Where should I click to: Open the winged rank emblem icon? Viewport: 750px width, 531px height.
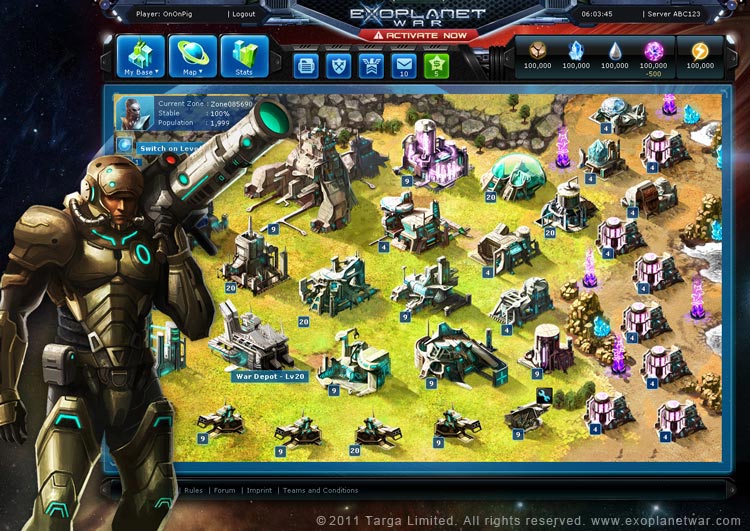[x=371, y=65]
